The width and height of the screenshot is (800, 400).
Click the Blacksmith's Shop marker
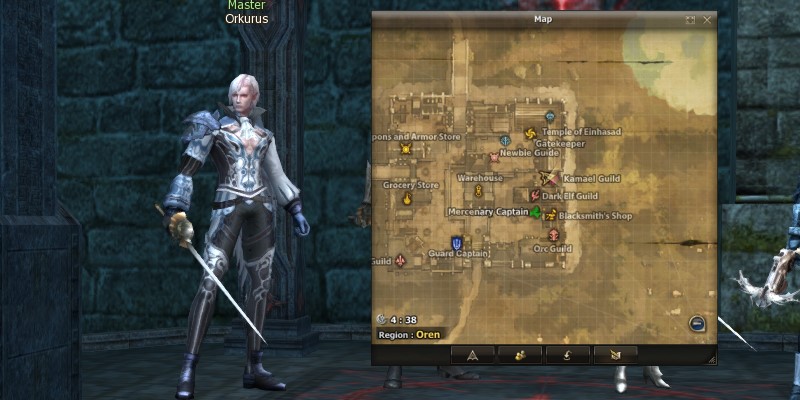tap(550, 213)
